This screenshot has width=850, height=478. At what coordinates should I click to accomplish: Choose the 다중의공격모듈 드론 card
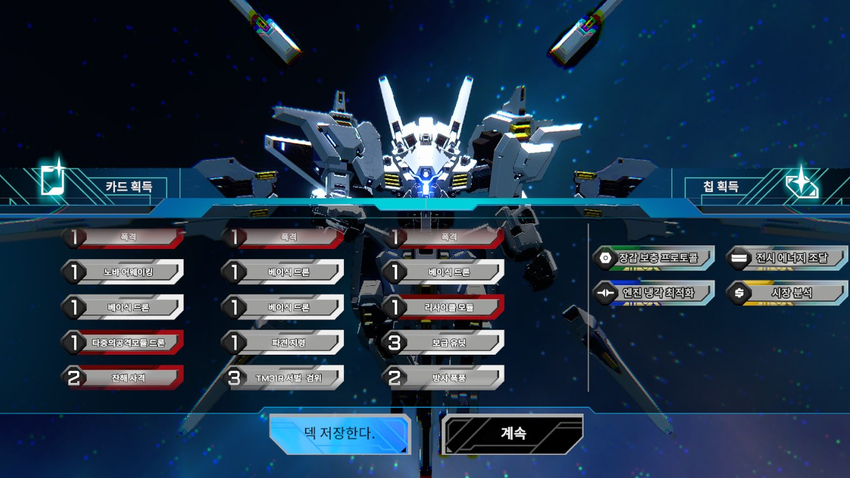click(x=124, y=342)
